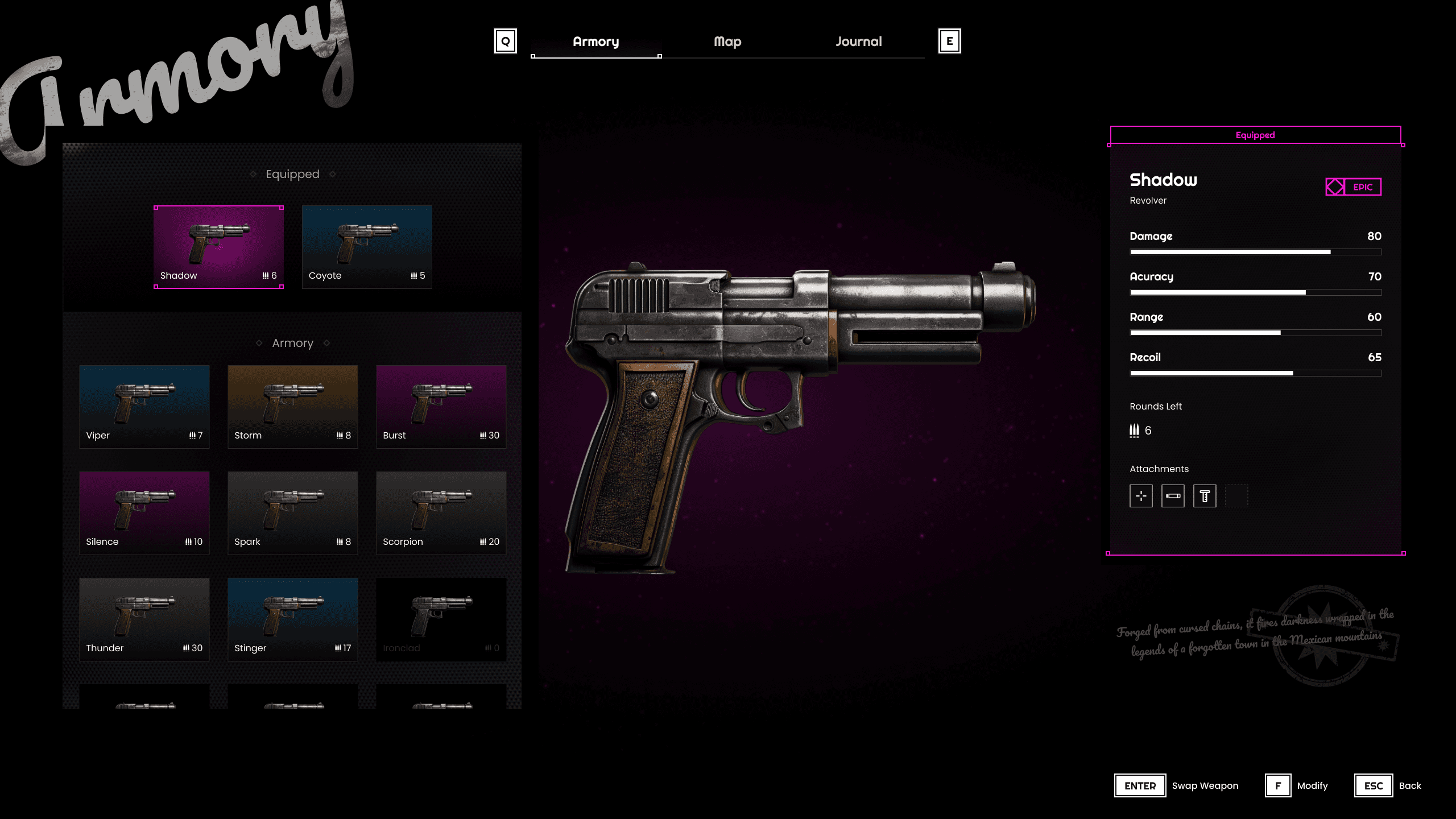This screenshot has height=819, width=1456.
Task: Go Back from the Armory screen
Action: [x=1388, y=785]
